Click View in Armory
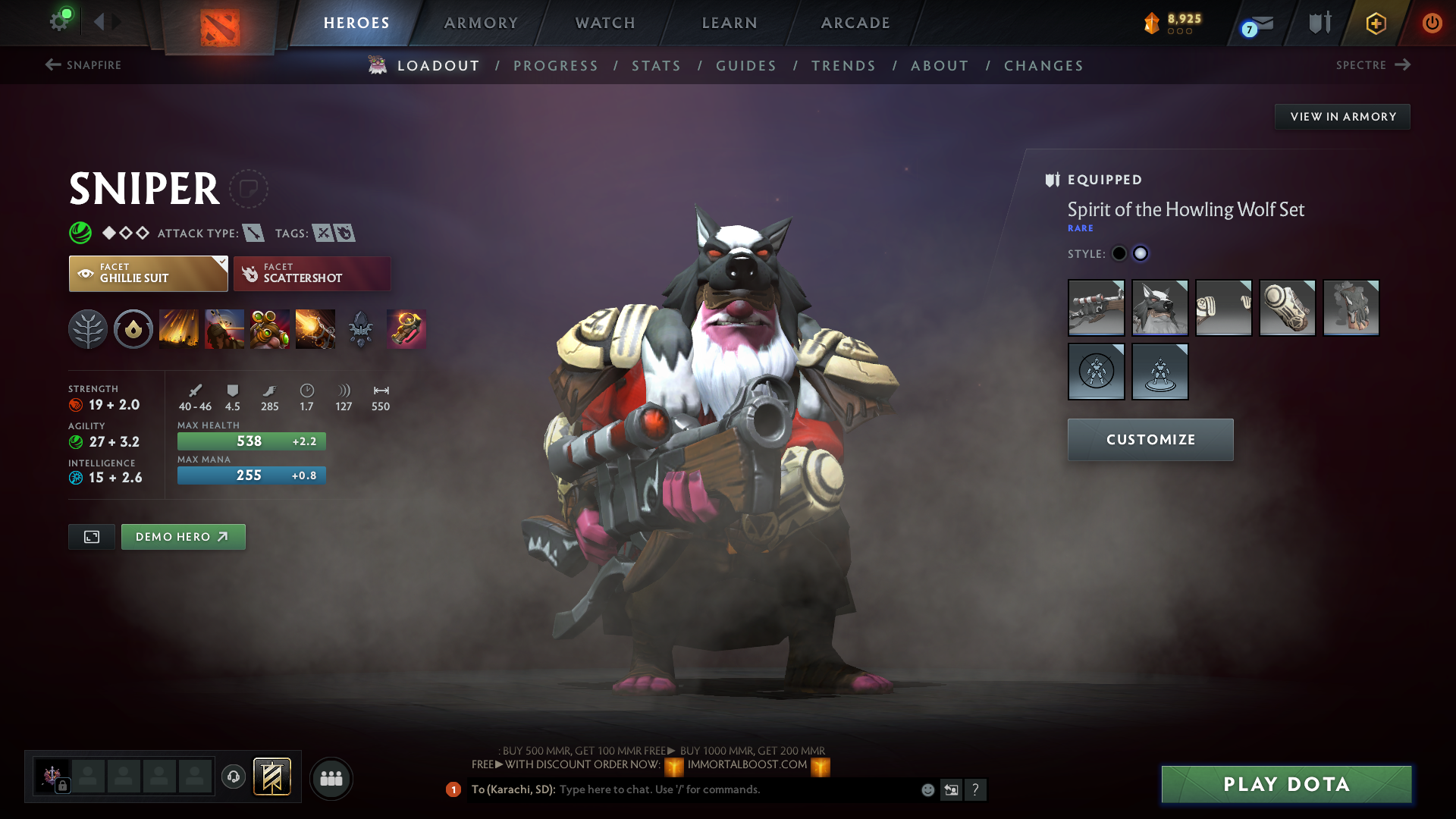 1342,117
